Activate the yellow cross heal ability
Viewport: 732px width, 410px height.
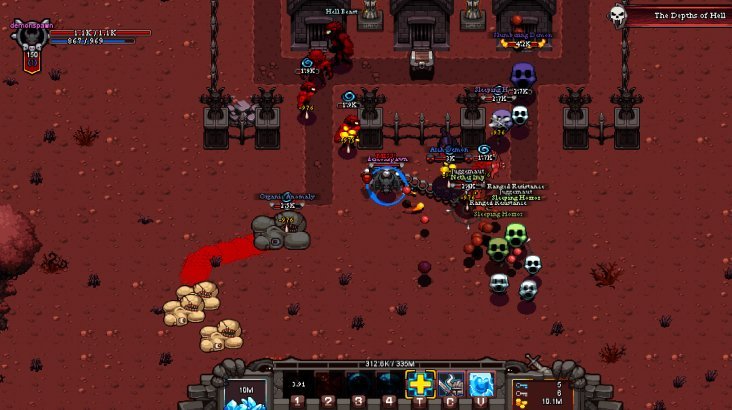pyautogui.click(x=419, y=384)
